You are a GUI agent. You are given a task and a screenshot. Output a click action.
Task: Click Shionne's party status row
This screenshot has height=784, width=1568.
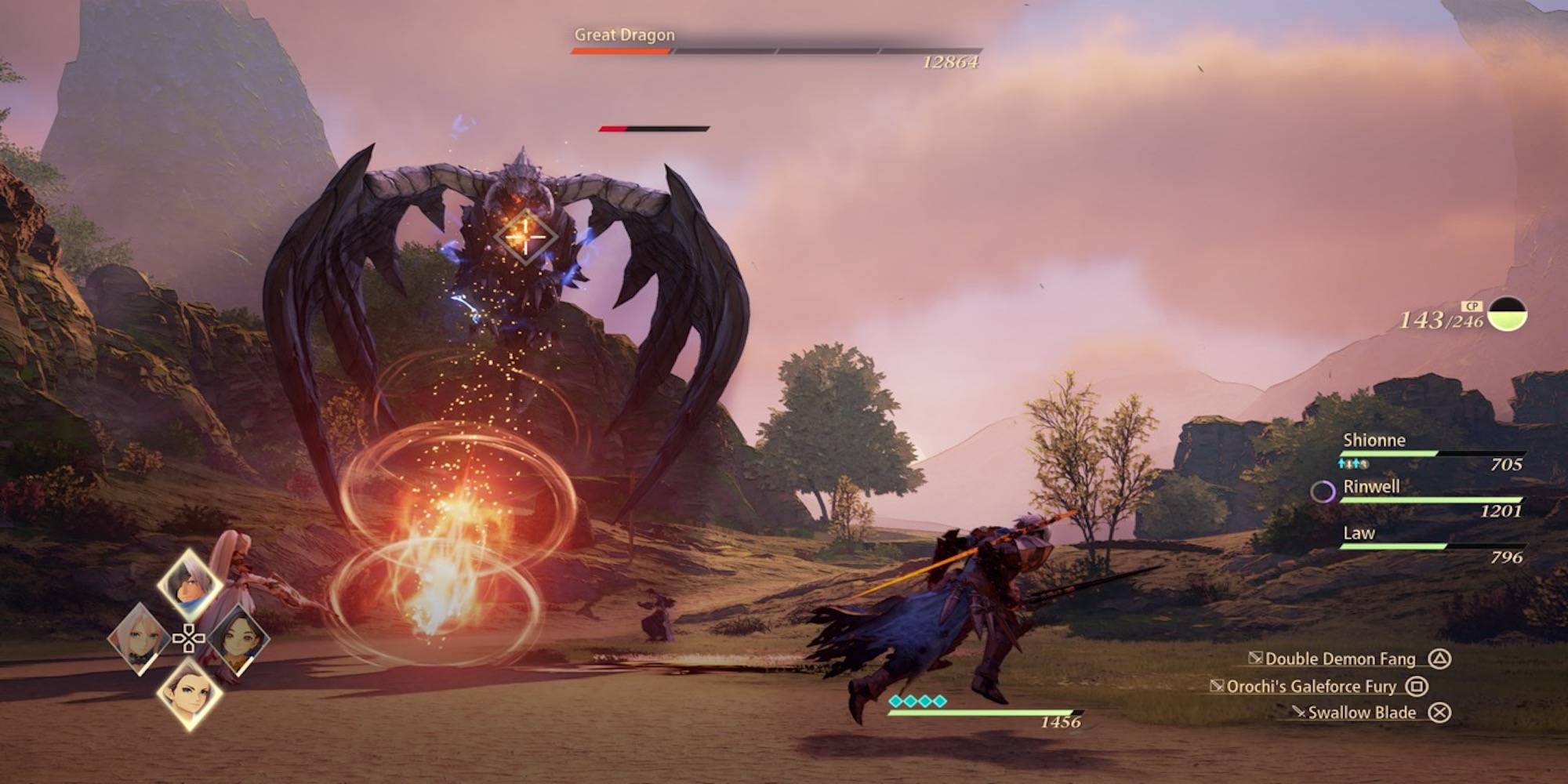click(1432, 452)
